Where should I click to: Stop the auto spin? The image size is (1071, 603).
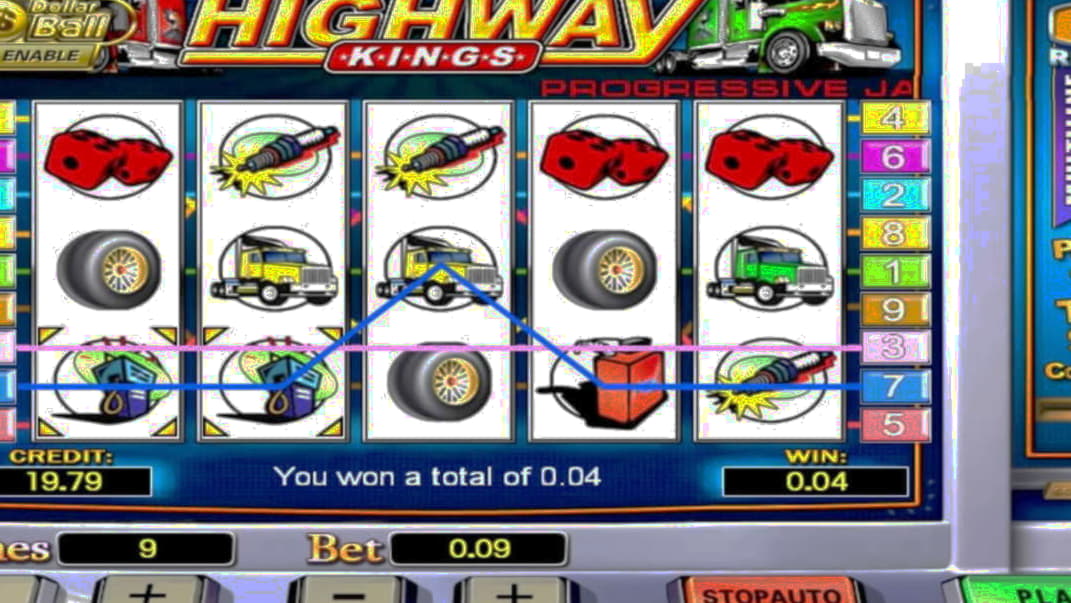click(x=763, y=591)
